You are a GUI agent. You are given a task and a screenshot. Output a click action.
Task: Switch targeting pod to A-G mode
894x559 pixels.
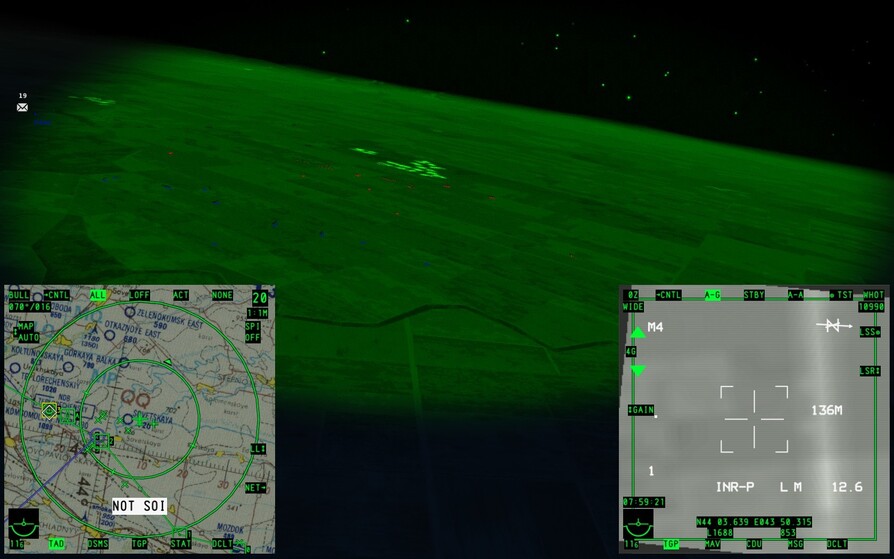coord(712,295)
